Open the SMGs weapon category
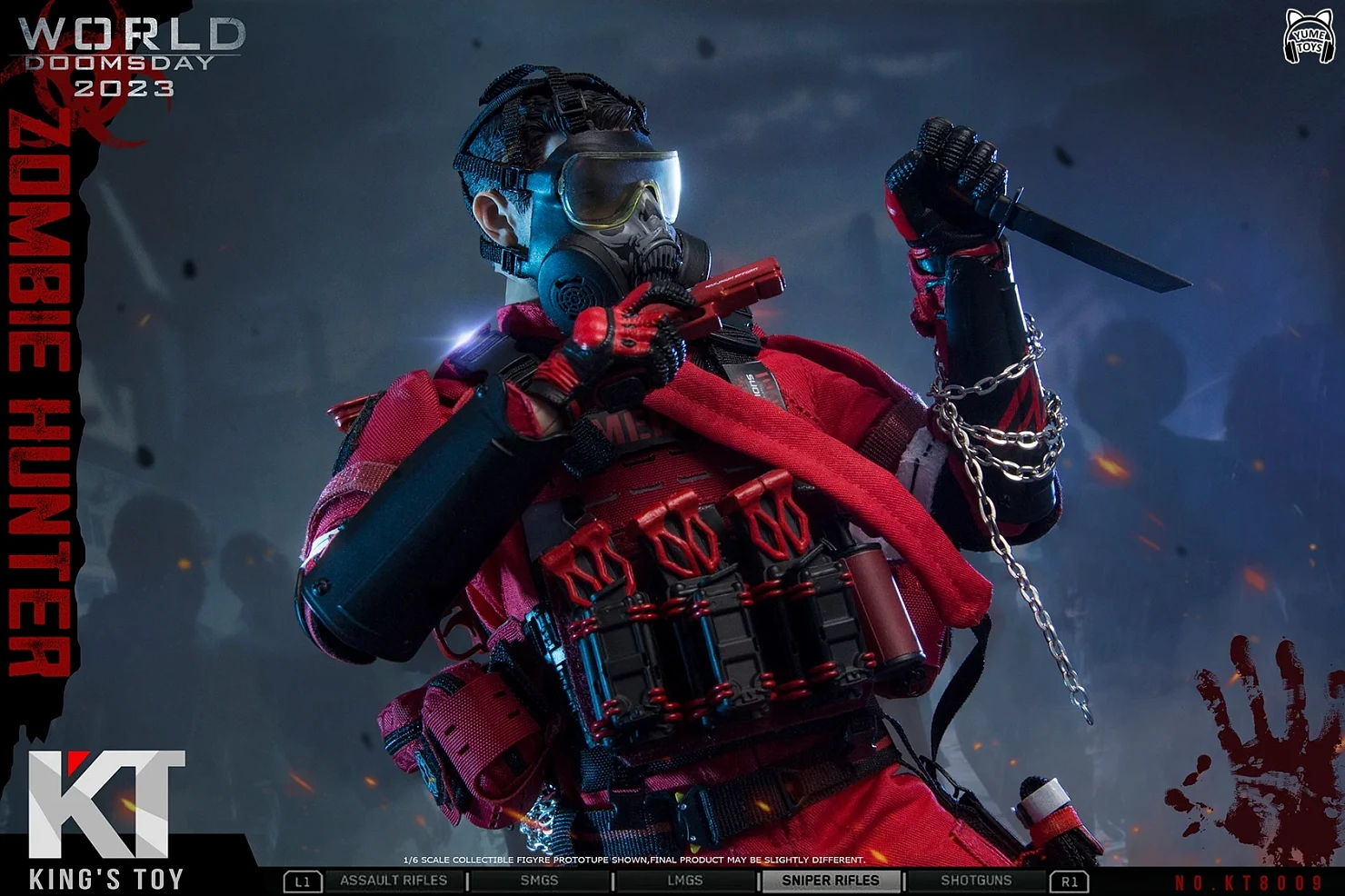This screenshot has height=896, width=1345. pyautogui.click(x=539, y=881)
